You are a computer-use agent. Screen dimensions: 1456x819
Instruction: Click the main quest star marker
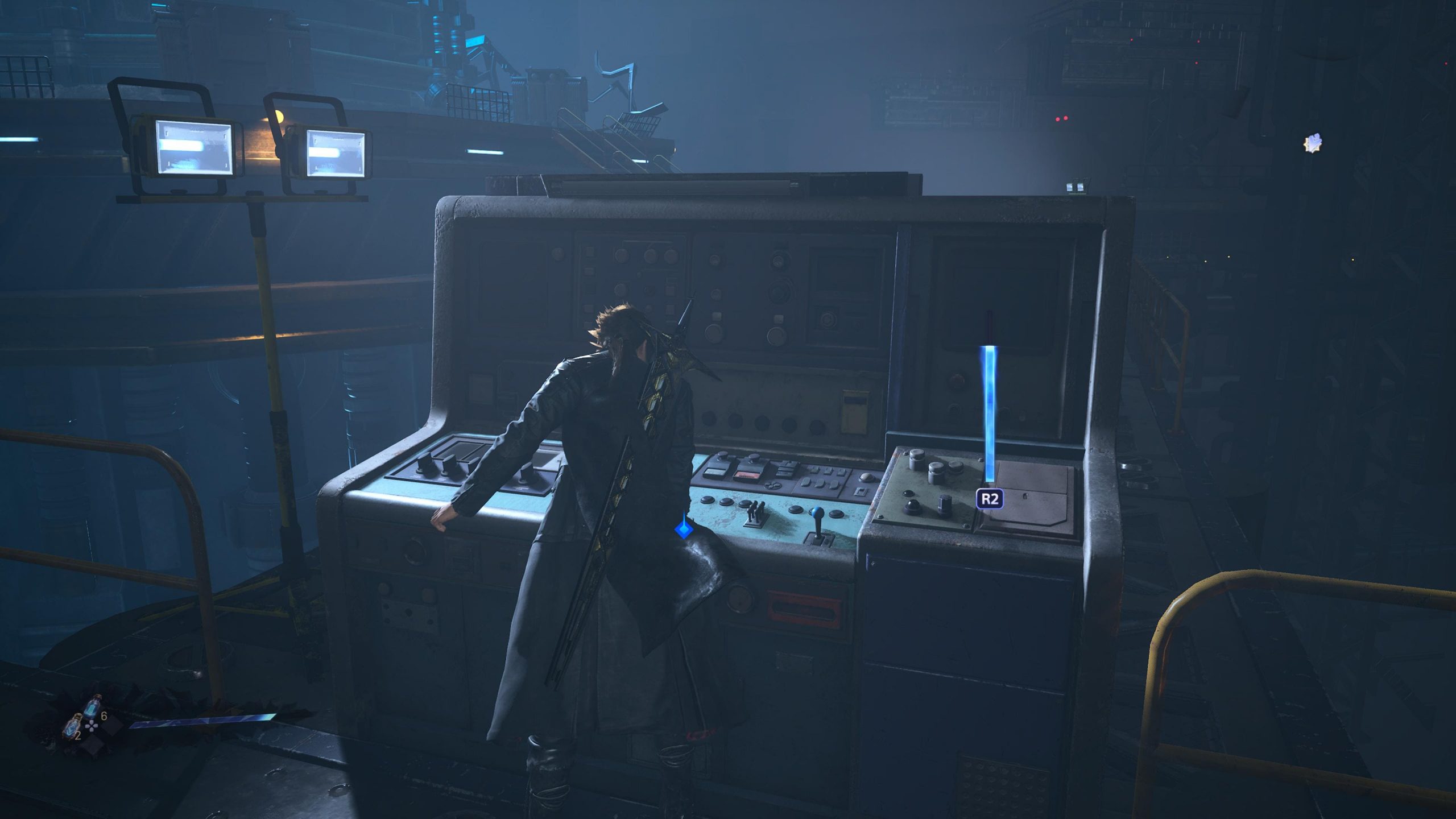[x=1313, y=143]
